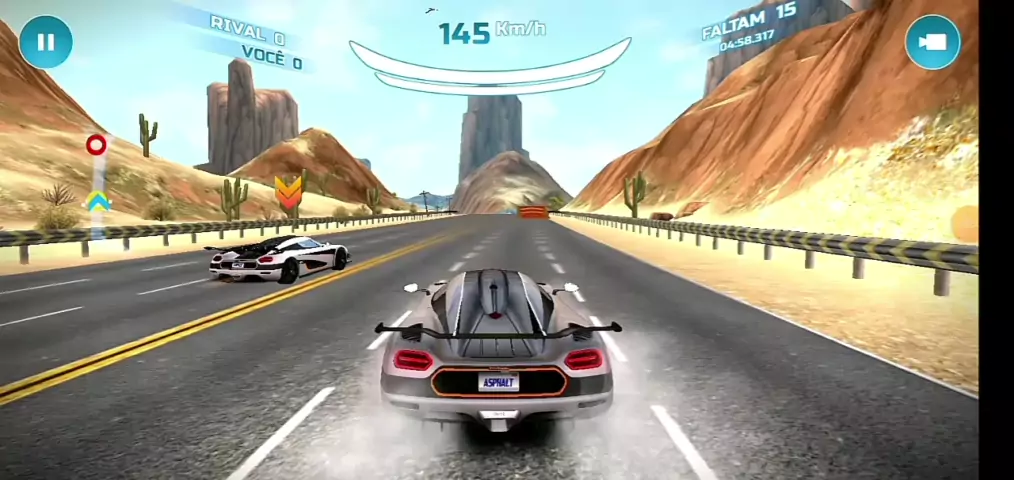This screenshot has height=480, width=1014.
Task: Pause the race
Action: 45,43
